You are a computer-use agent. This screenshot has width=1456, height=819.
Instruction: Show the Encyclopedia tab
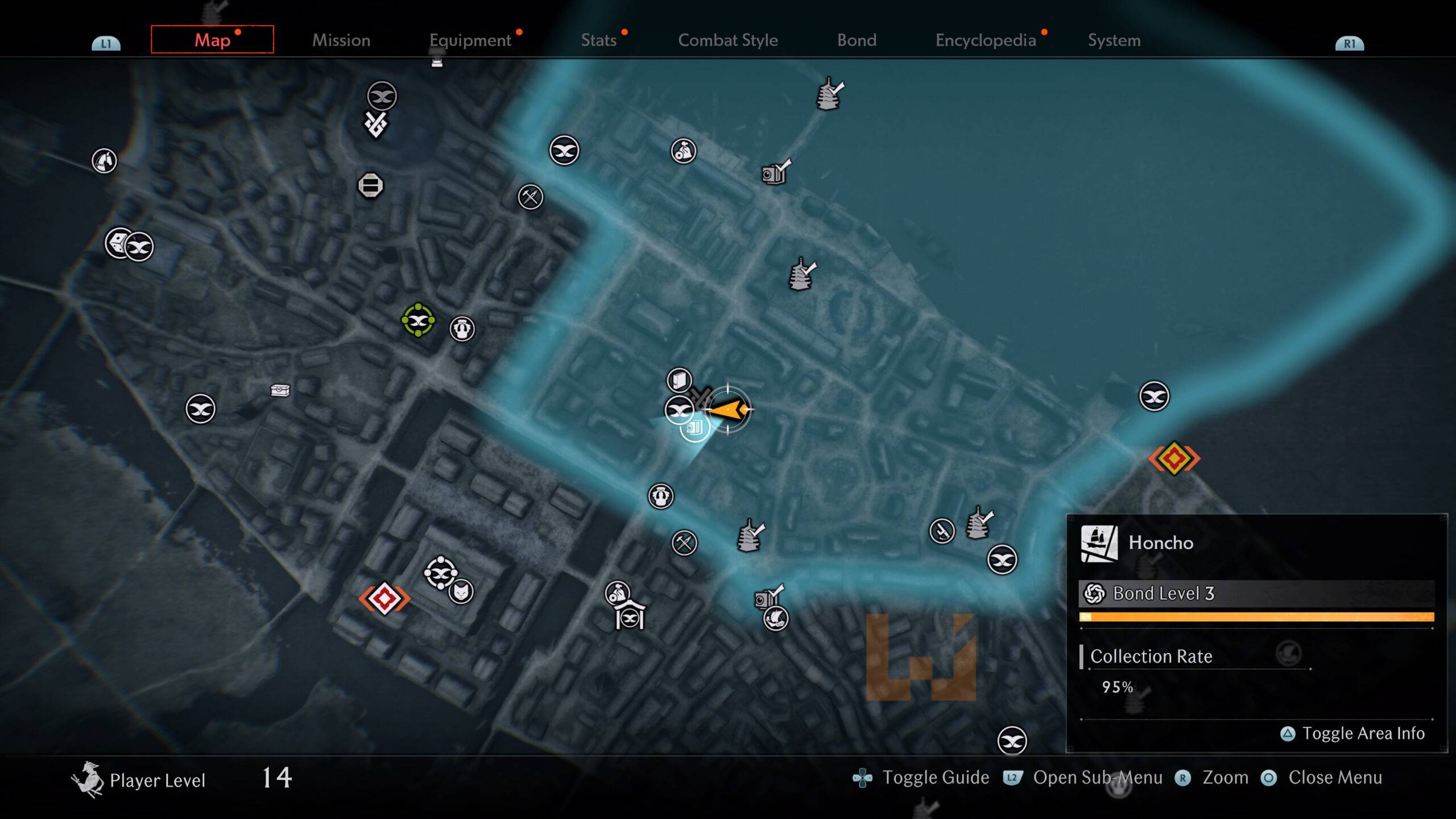(x=986, y=40)
